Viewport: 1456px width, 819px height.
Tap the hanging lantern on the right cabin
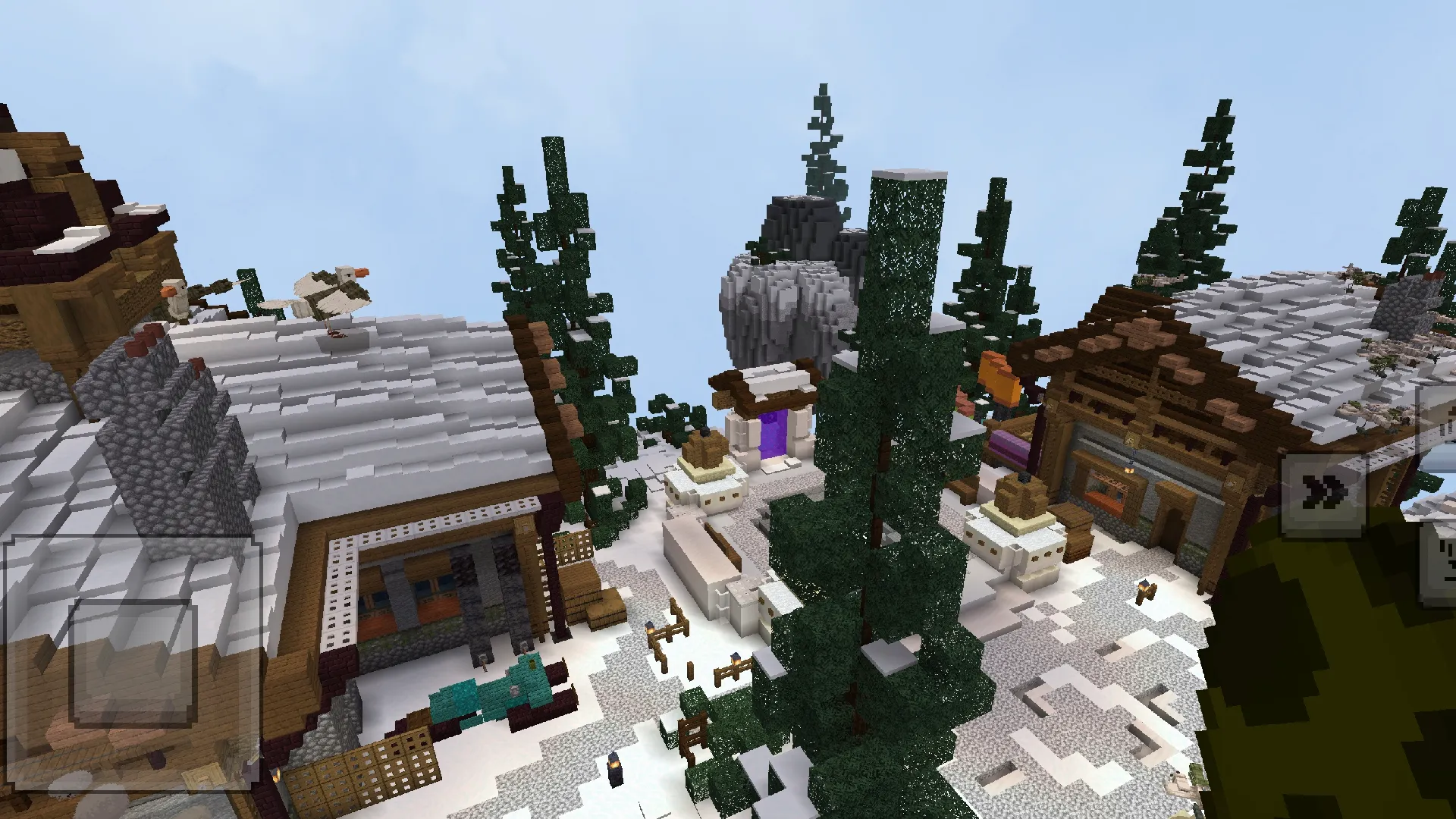(1129, 471)
